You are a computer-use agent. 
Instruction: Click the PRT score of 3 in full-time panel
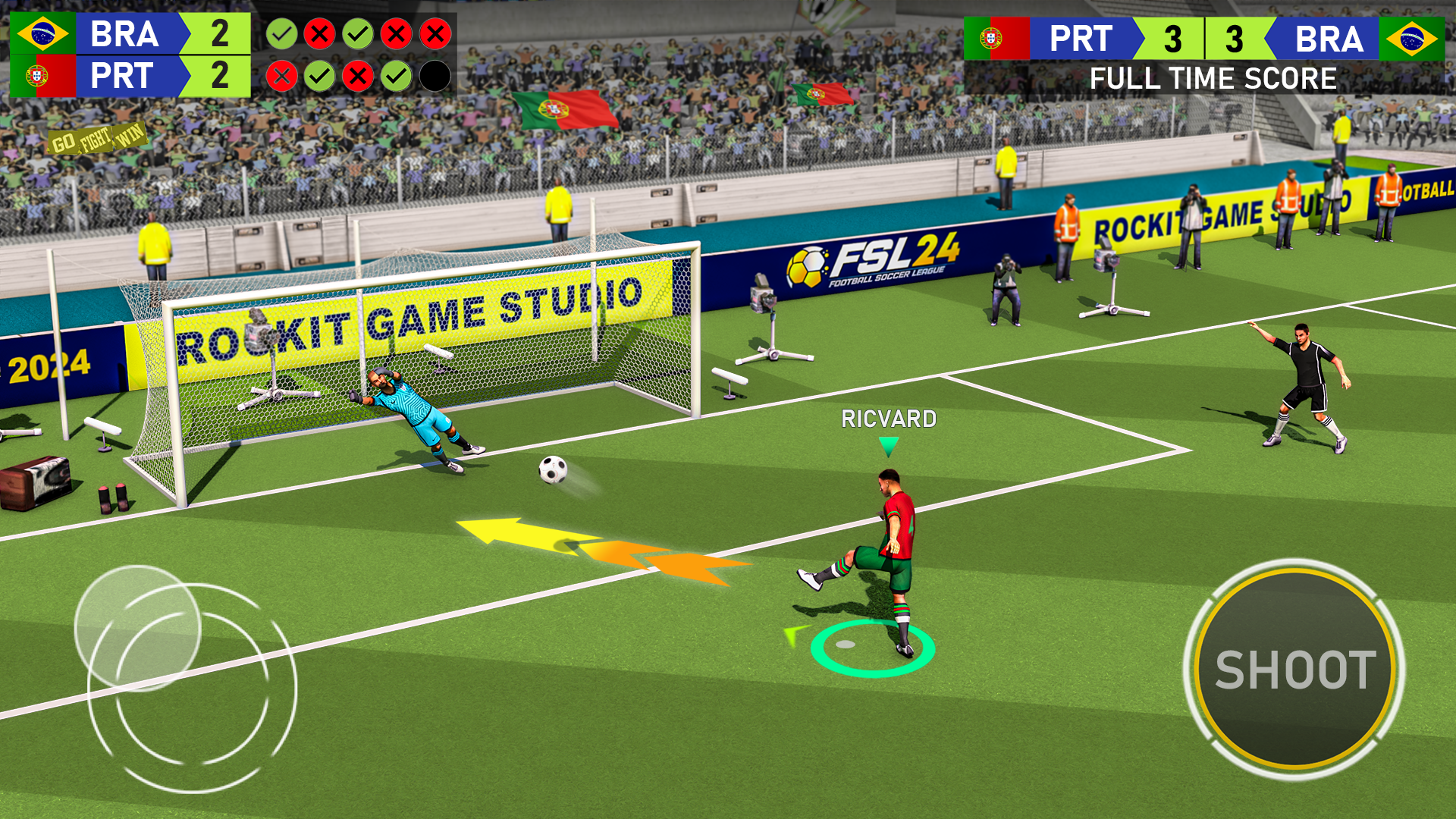[1175, 39]
